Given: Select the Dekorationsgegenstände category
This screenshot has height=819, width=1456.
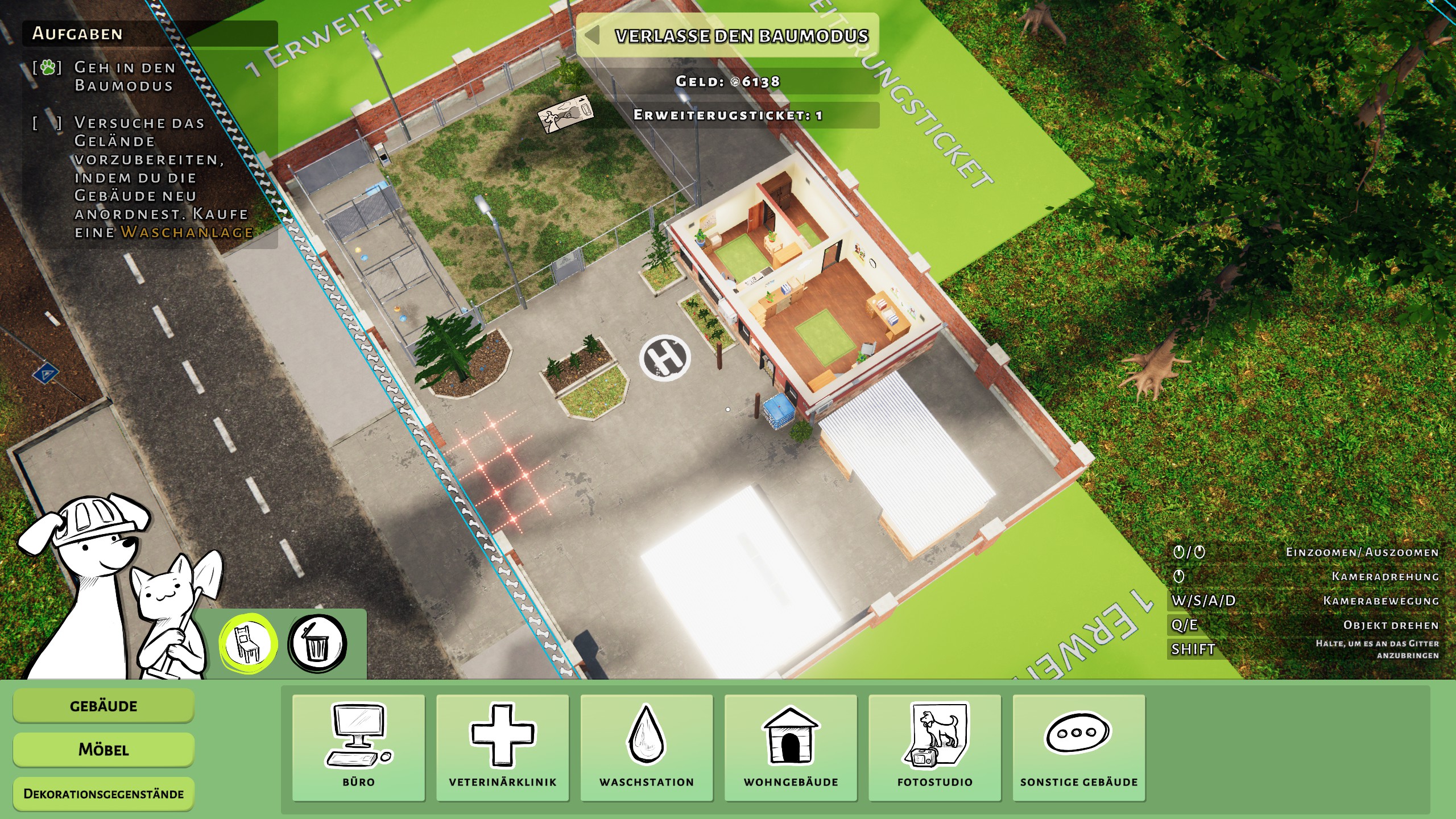Looking at the screenshot, I should click(104, 794).
